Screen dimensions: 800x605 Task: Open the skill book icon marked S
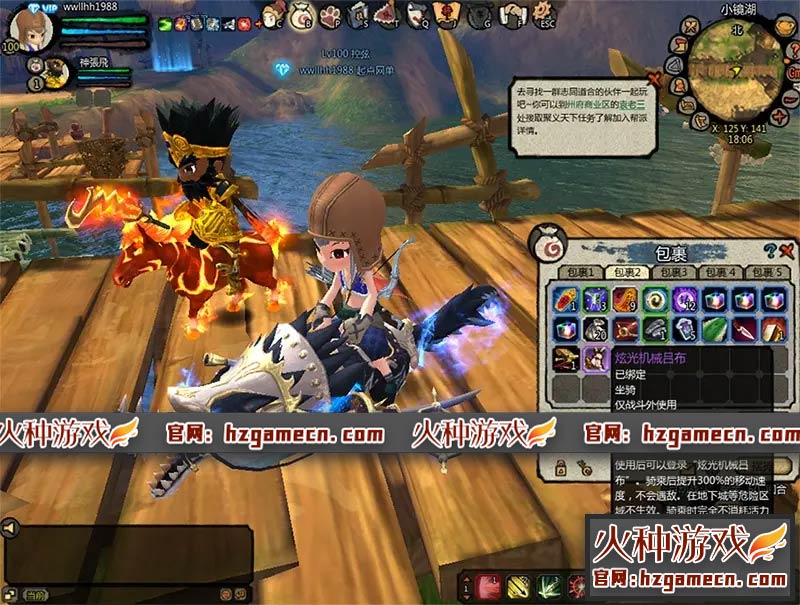tap(358, 15)
